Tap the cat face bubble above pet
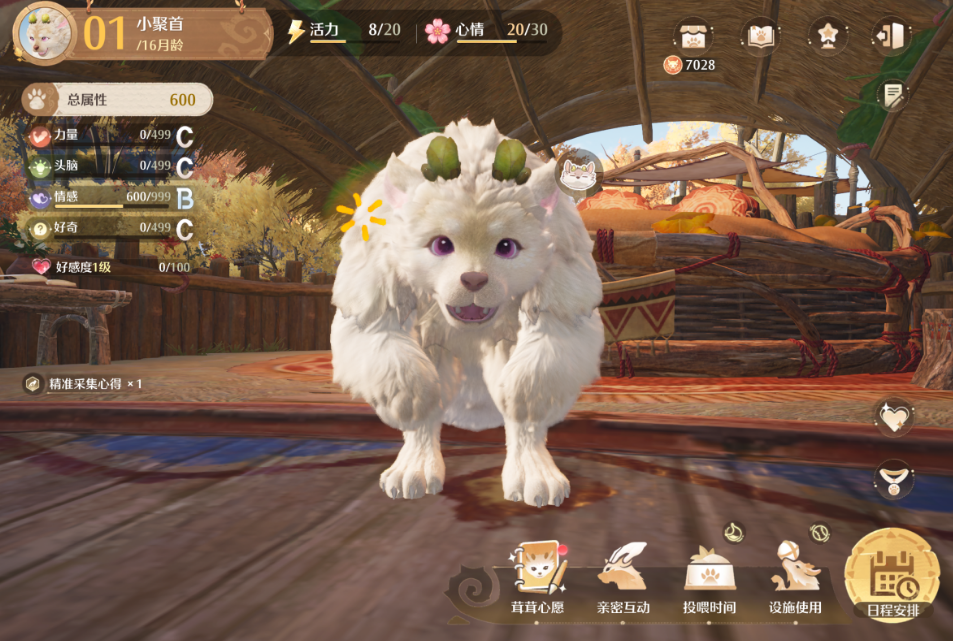953x641 pixels. tap(578, 173)
